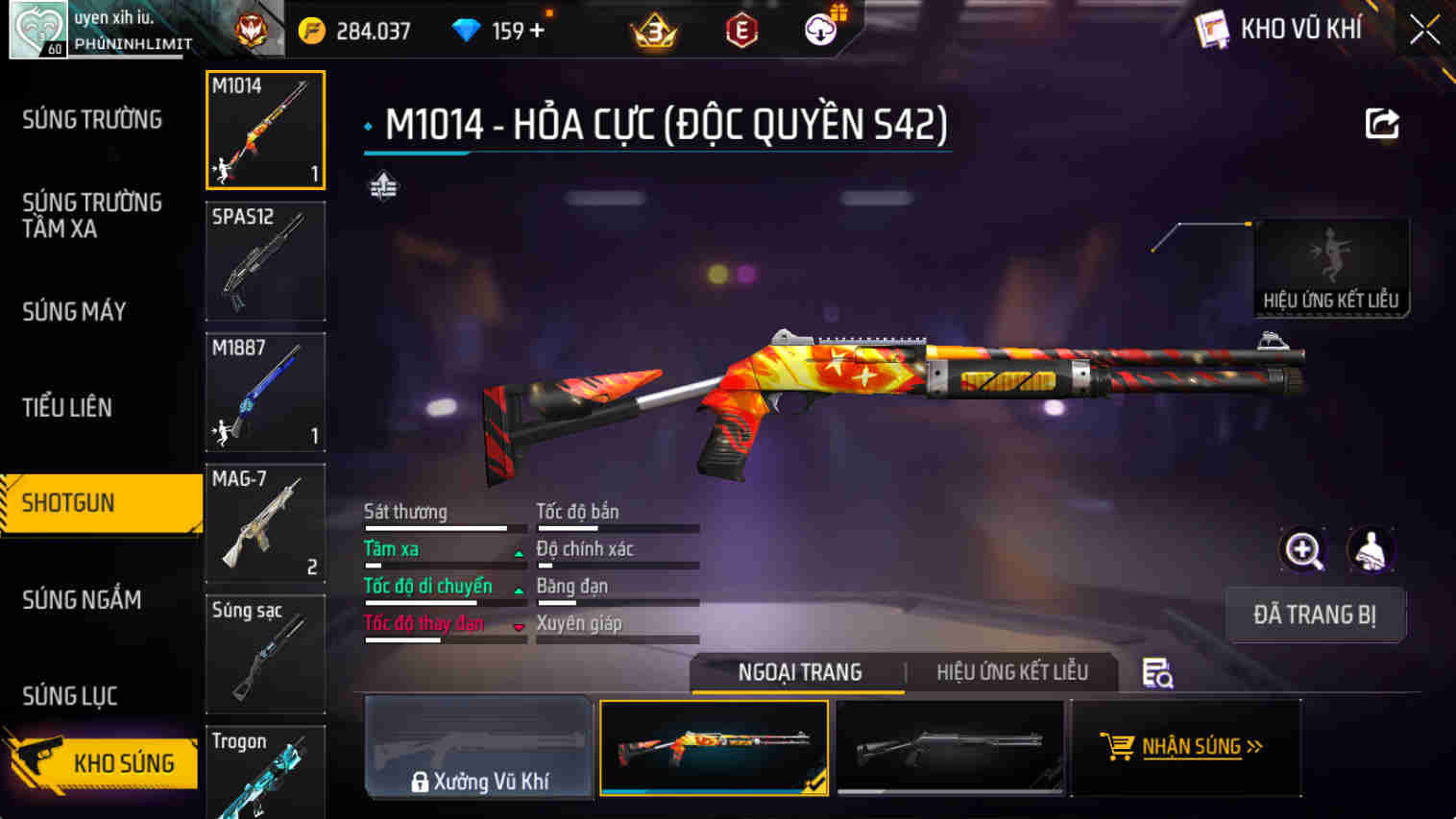Open the share icon next to weapon name
The height and width of the screenshot is (819, 1456).
[1380, 122]
